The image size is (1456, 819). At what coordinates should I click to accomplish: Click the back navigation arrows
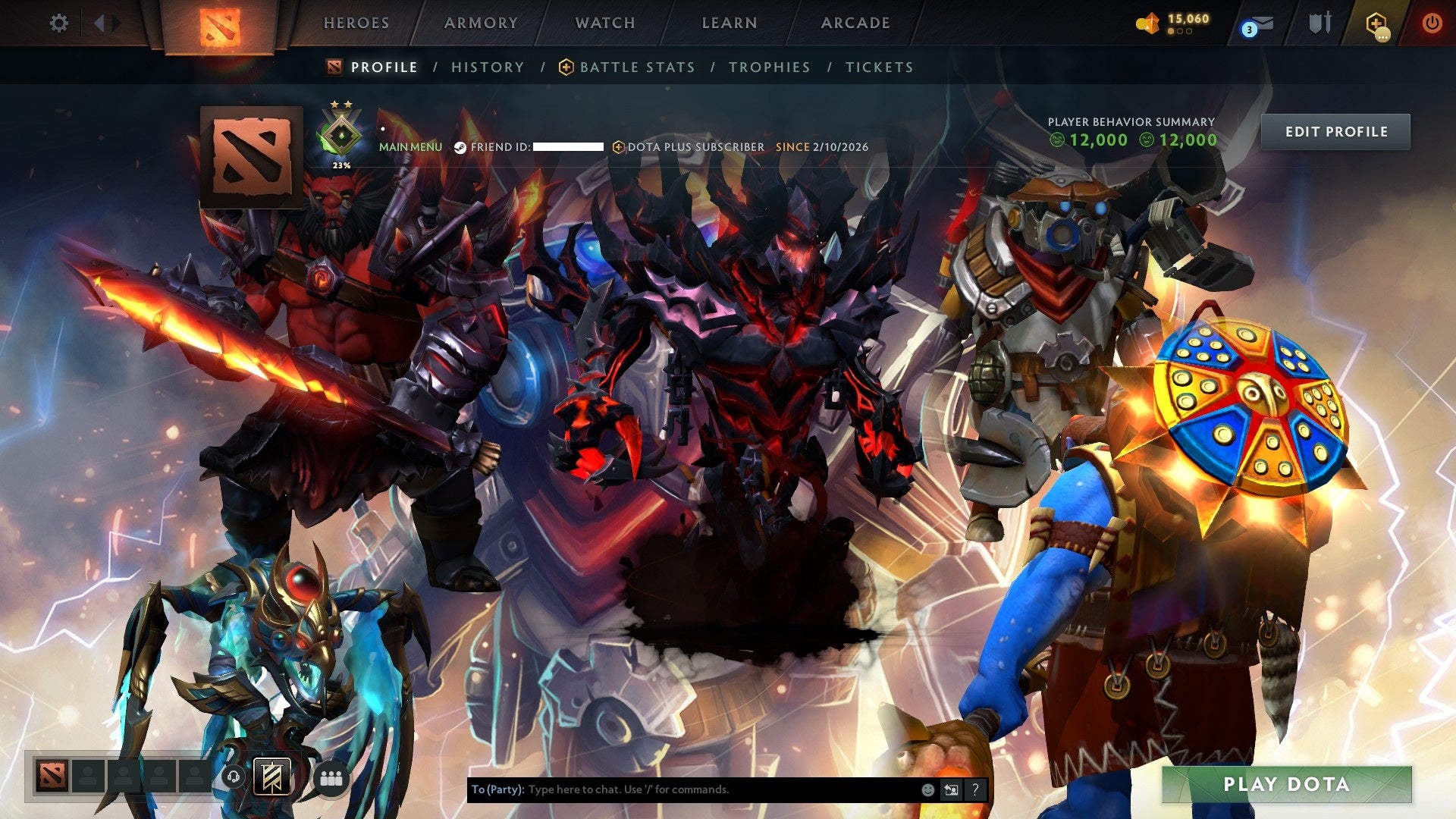(x=99, y=23)
